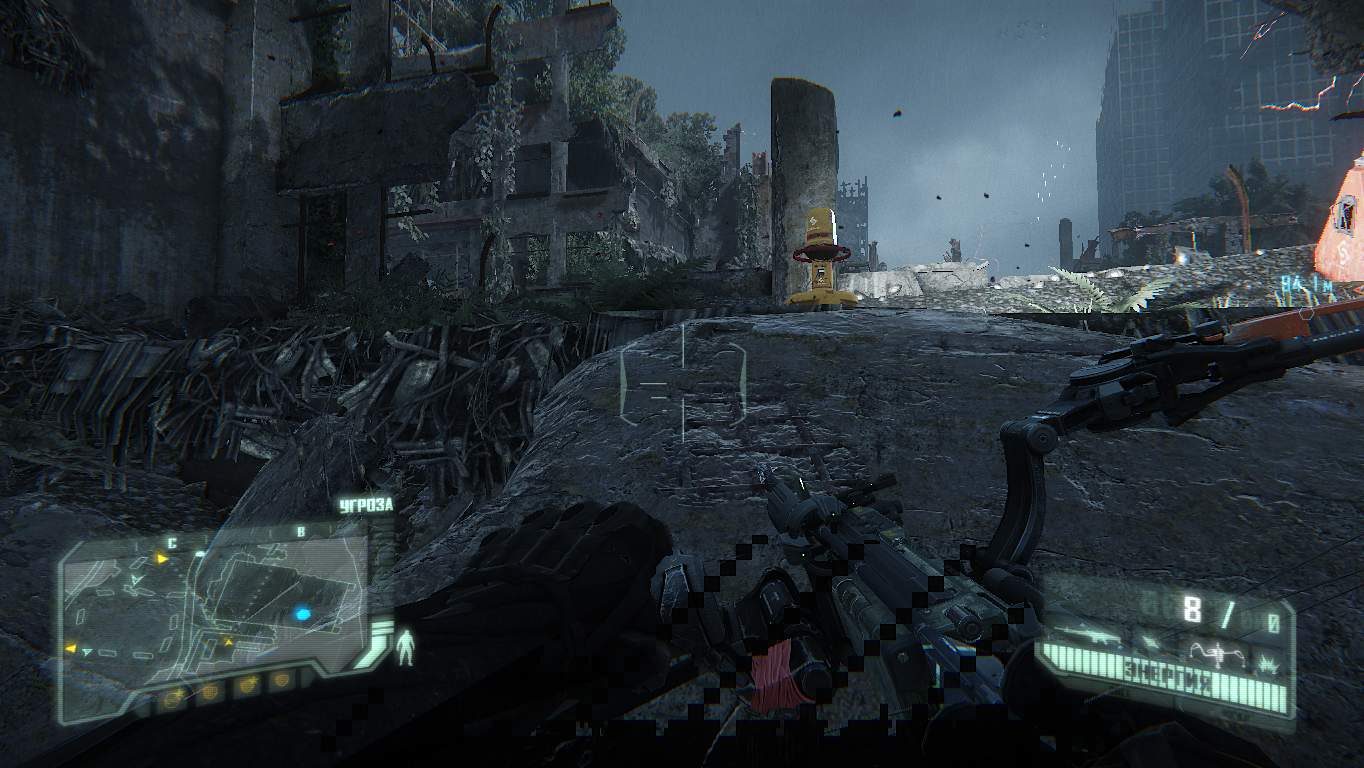1364x768 pixels.
Task: Click the tactical minimap
Action: click(x=215, y=608)
